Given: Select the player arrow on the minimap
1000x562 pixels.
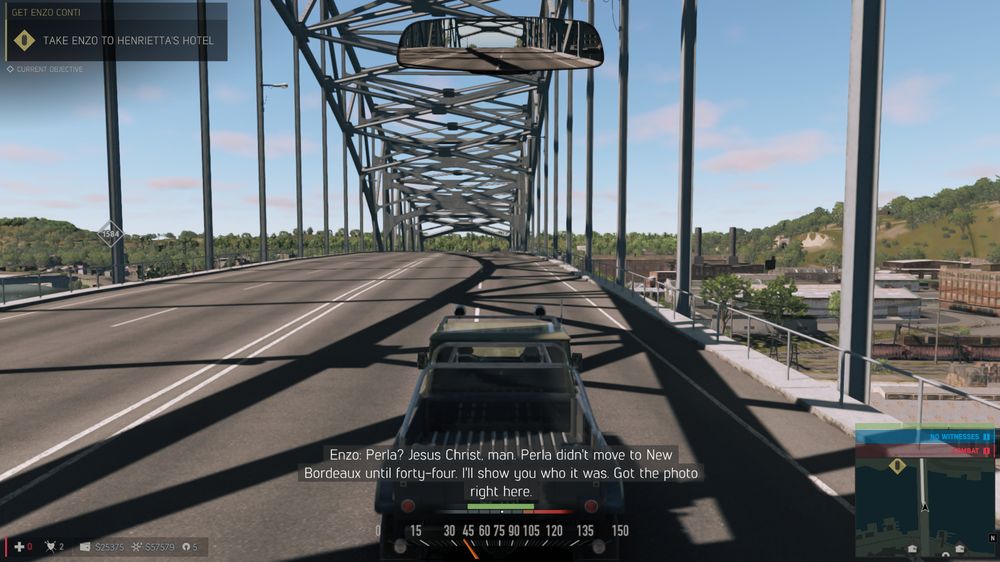Looking at the screenshot, I should [925, 507].
